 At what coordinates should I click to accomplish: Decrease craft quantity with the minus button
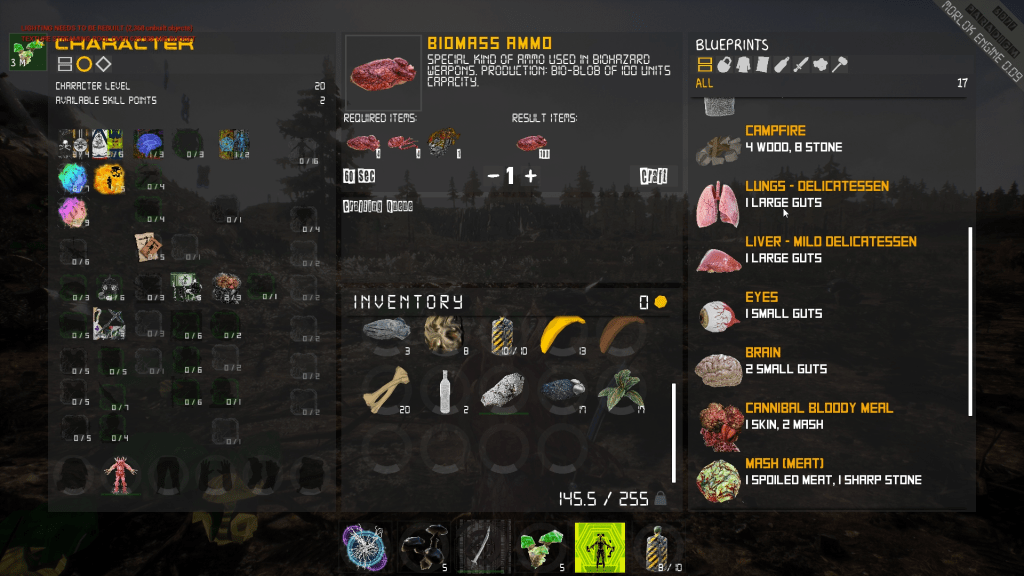click(x=493, y=176)
